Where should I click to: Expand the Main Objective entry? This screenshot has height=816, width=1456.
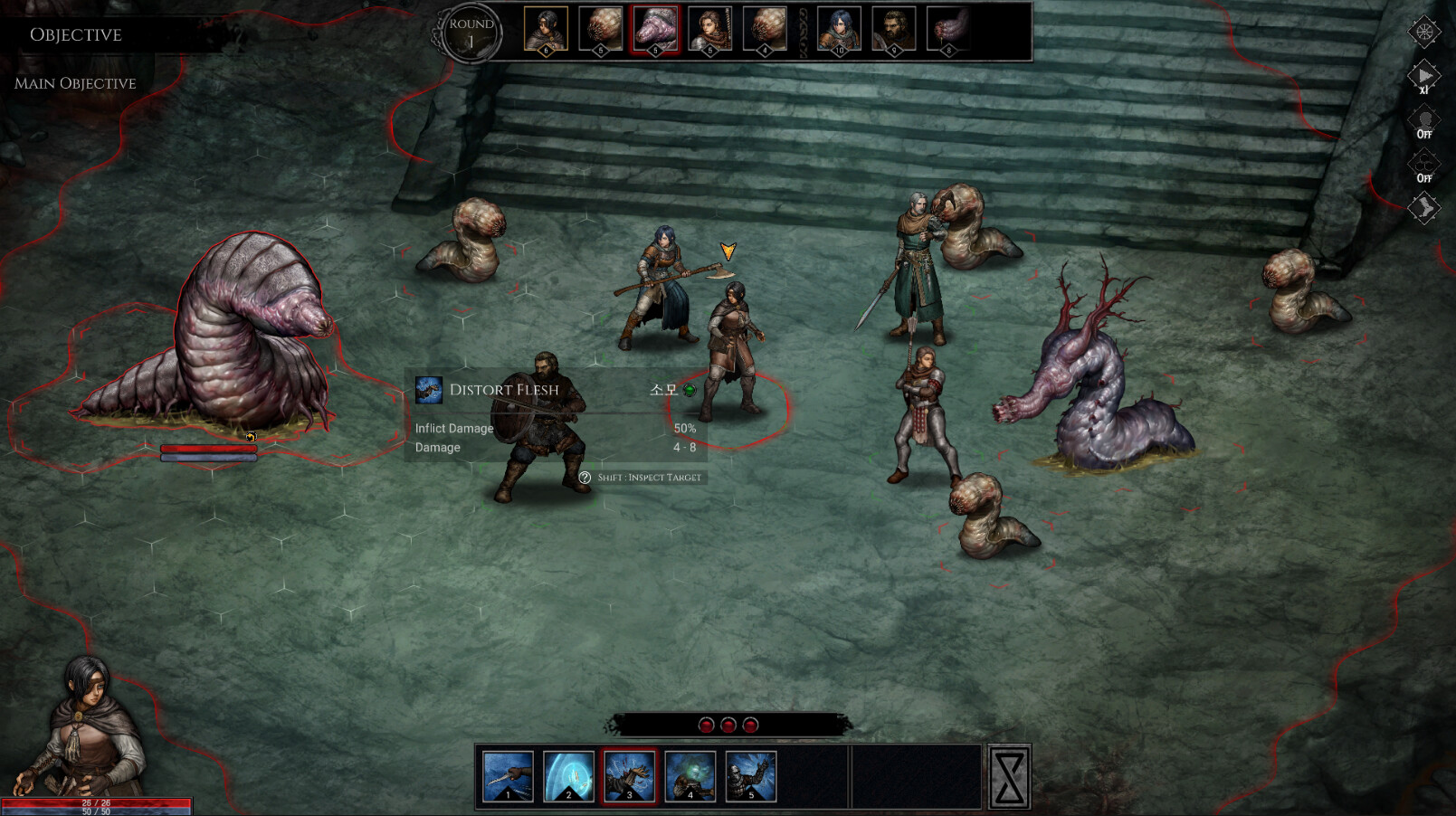tap(75, 83)
